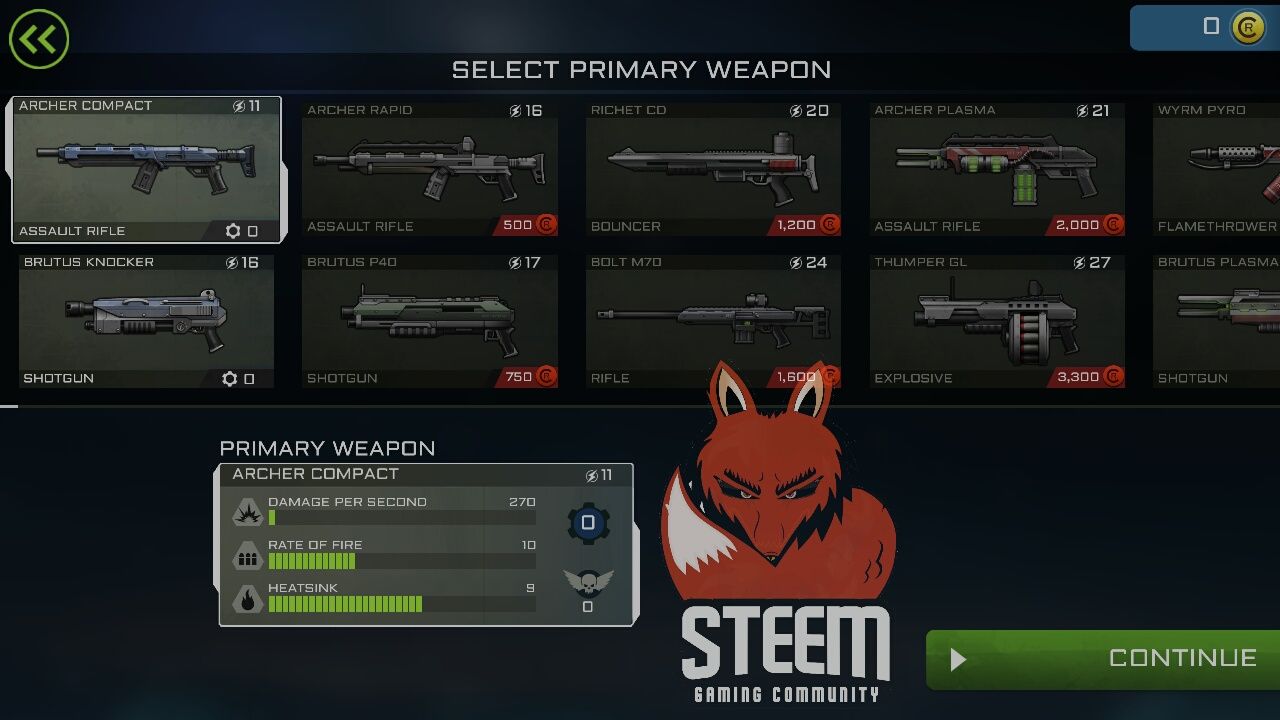Choose the Brutus Plasma shotgun

pos(1217,320)
